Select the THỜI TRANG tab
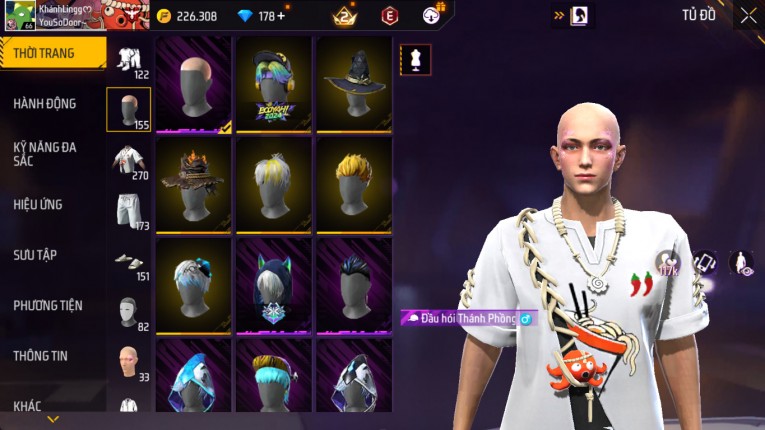The height and width of the screenshot is (430, 765). (45, 53)
